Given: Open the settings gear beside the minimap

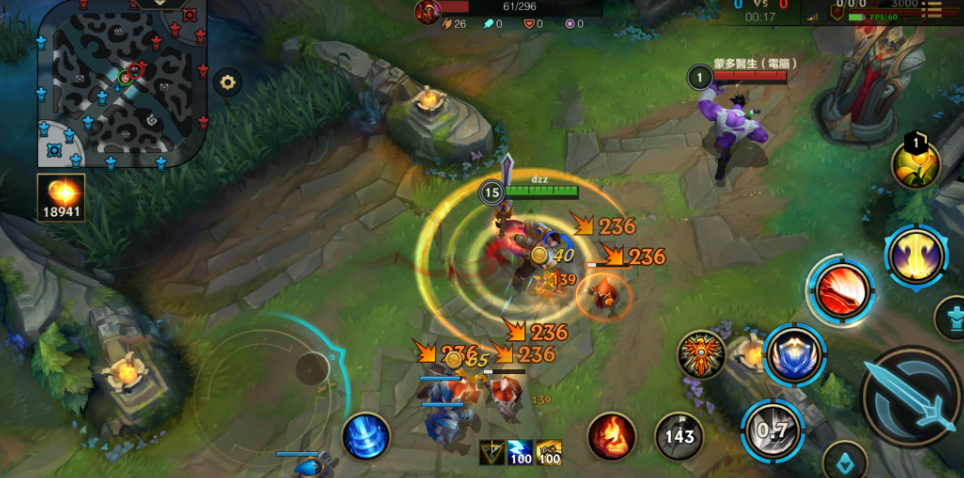Looking at the screenshot, I should click(227, 82).
